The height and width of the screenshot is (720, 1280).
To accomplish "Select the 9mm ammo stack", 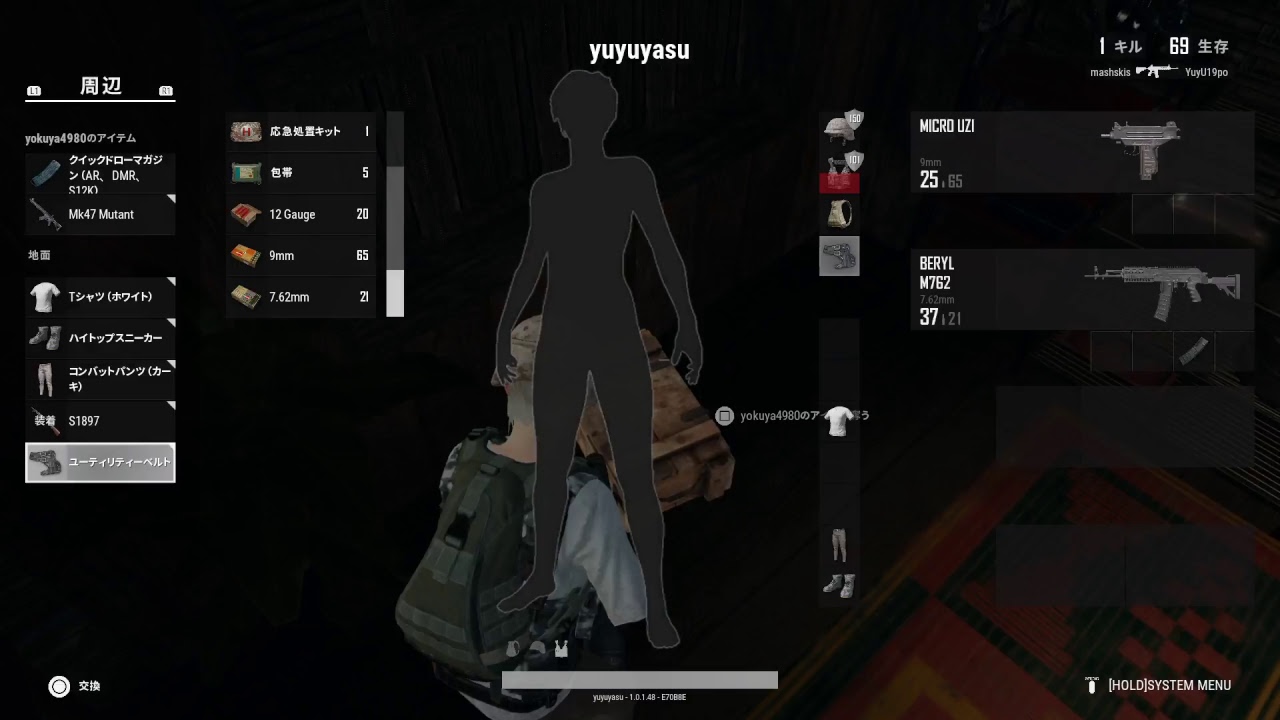I will pos(300,255).
